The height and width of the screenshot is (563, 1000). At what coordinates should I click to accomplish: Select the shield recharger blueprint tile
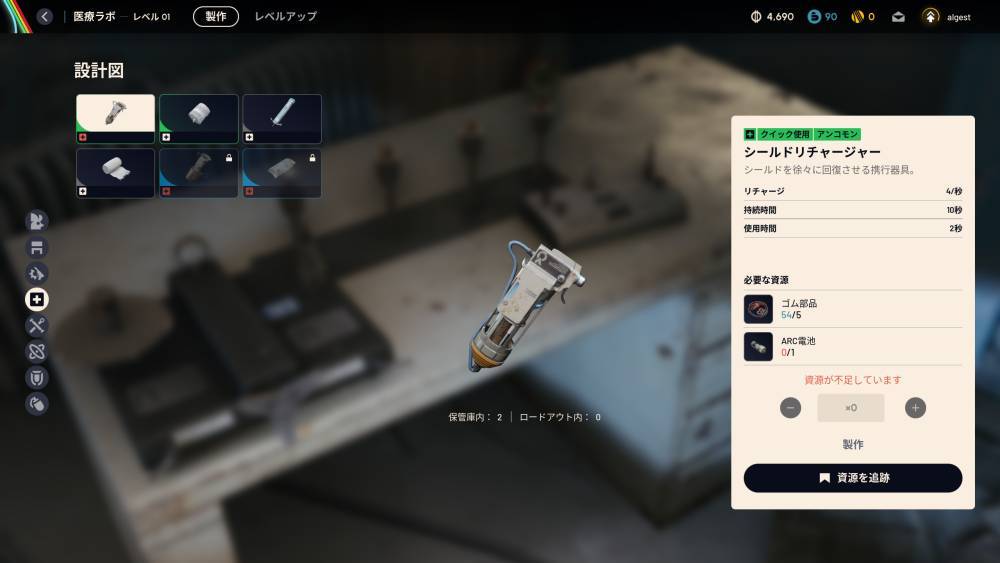point(116,119)
